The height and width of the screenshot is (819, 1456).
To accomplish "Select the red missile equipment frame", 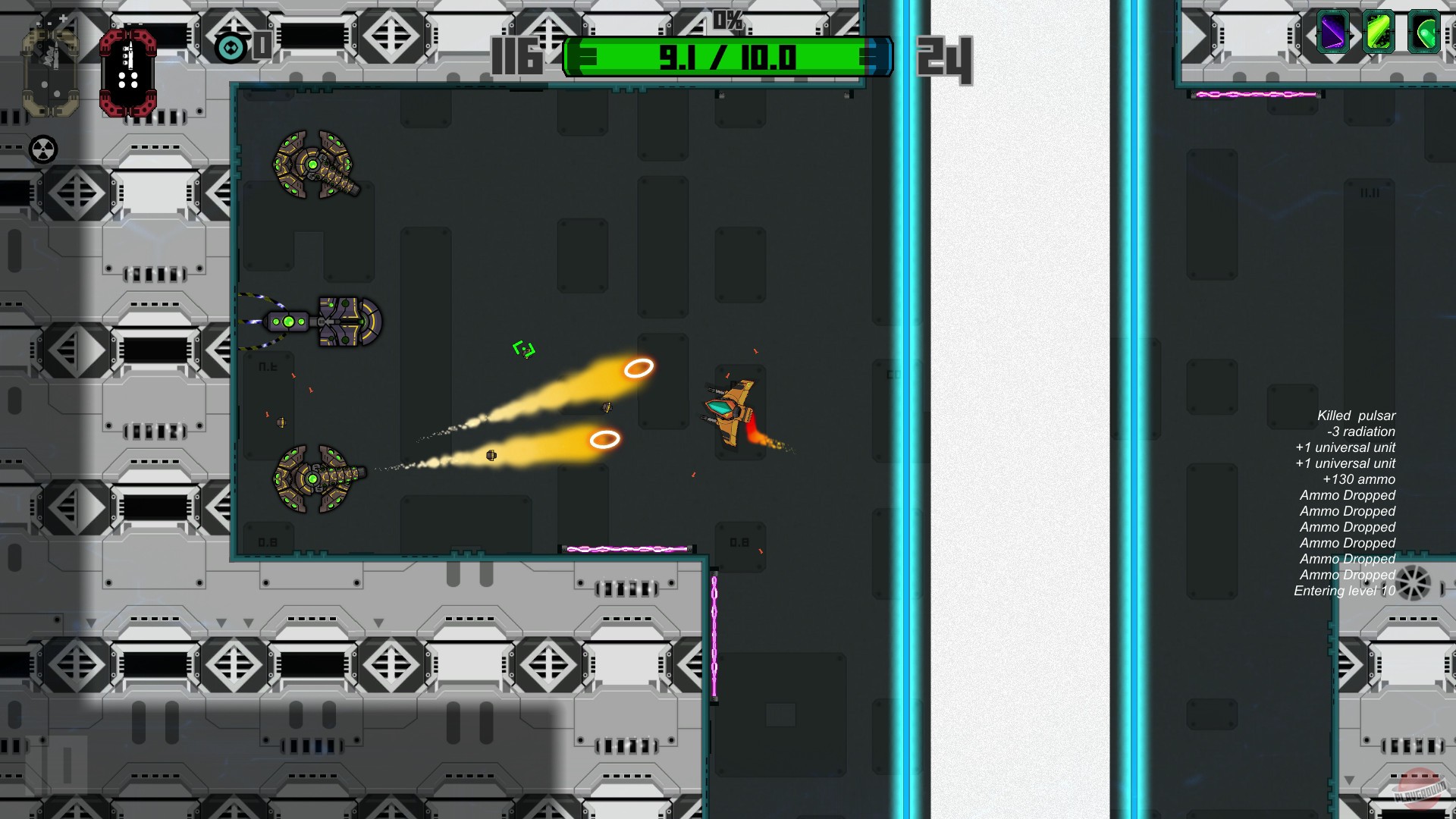I will (x=129, y=74).
